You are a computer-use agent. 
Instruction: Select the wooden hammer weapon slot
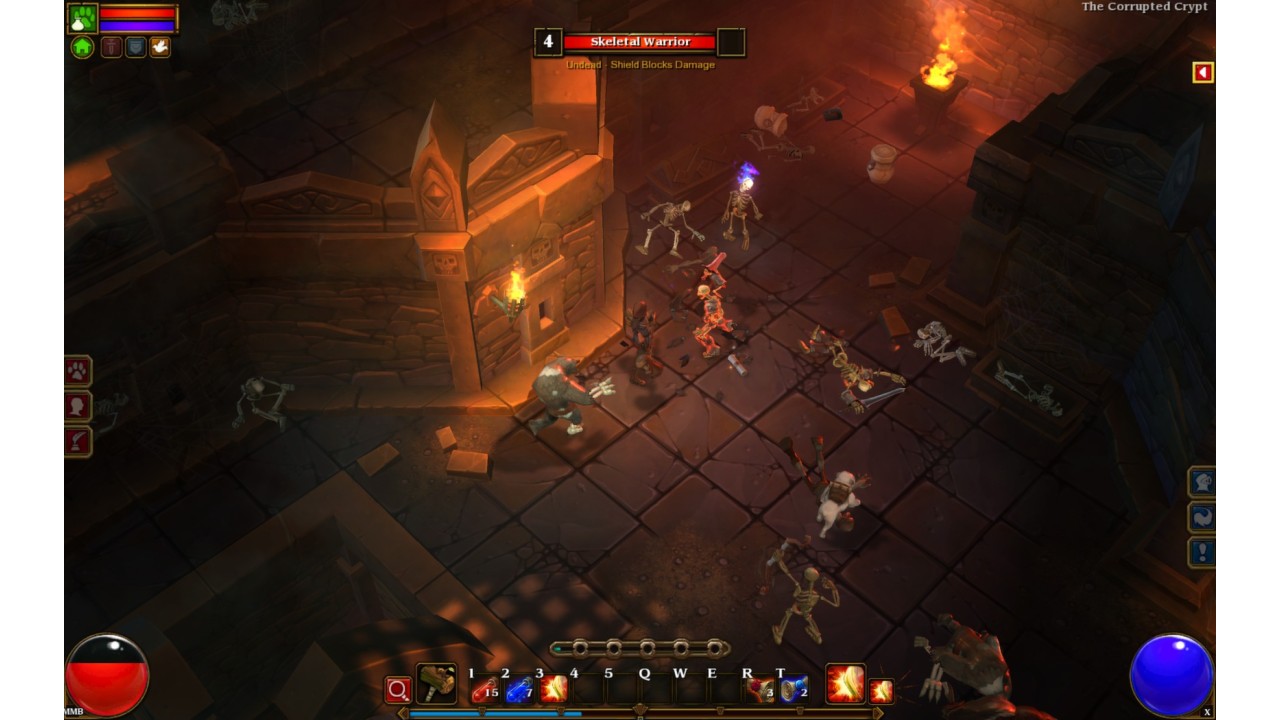tap(436, 684)
